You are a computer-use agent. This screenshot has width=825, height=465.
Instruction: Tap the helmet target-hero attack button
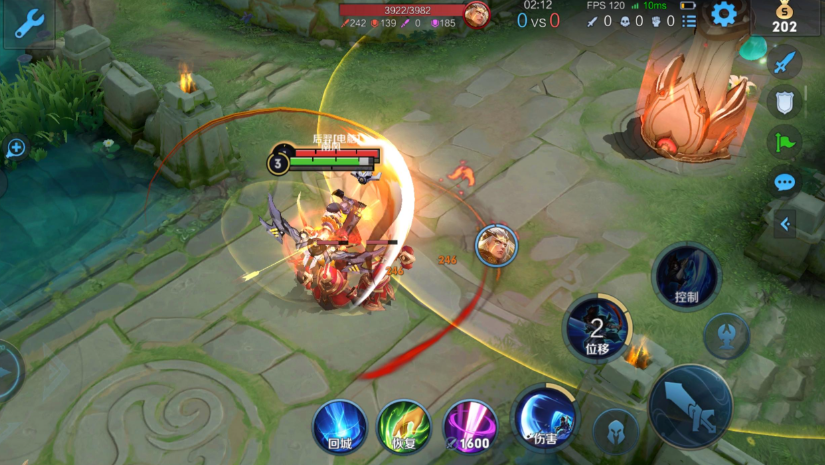point(615,431)
